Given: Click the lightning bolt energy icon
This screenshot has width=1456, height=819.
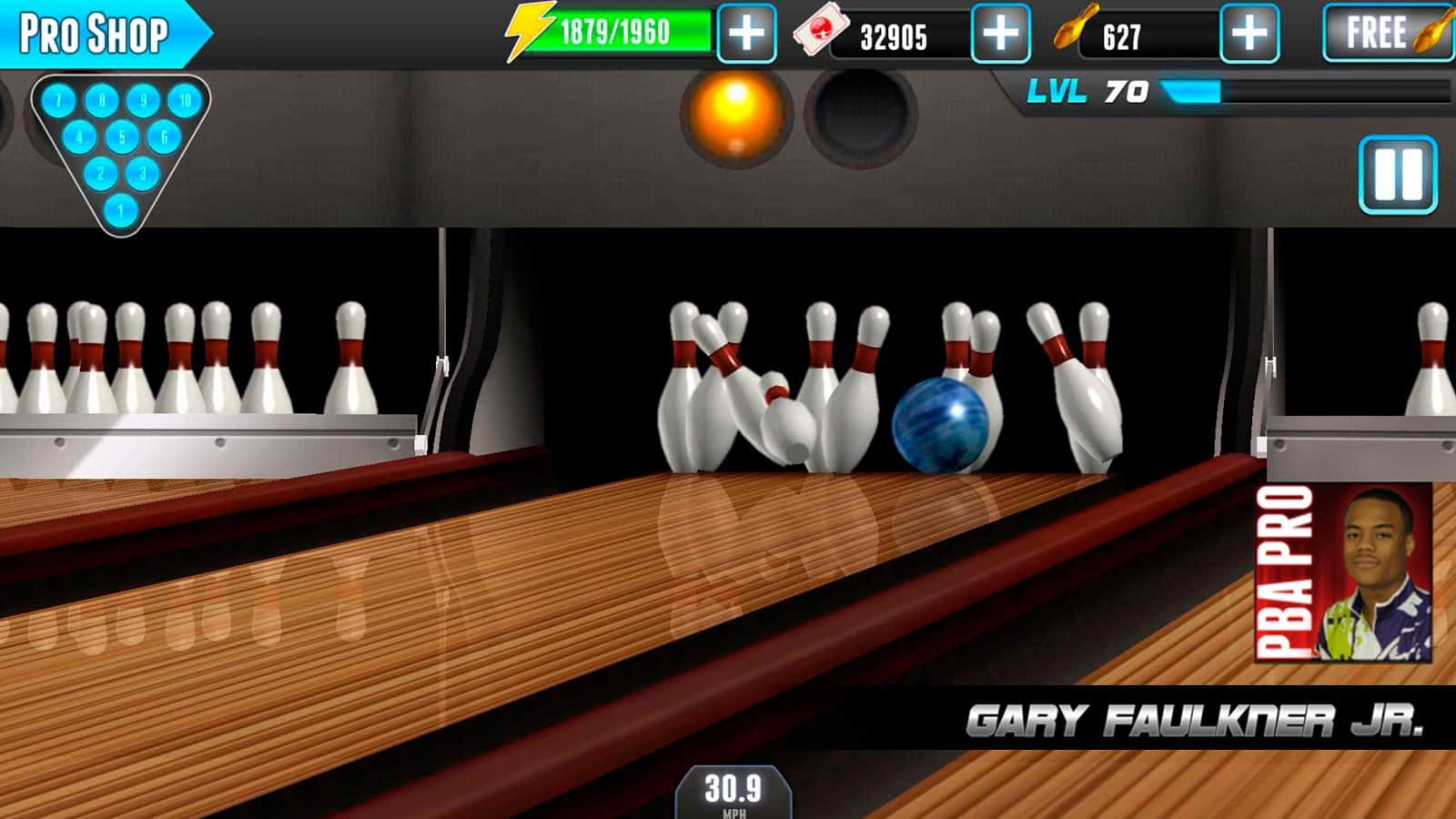Looking at the screenshot, I should (529, 30).
